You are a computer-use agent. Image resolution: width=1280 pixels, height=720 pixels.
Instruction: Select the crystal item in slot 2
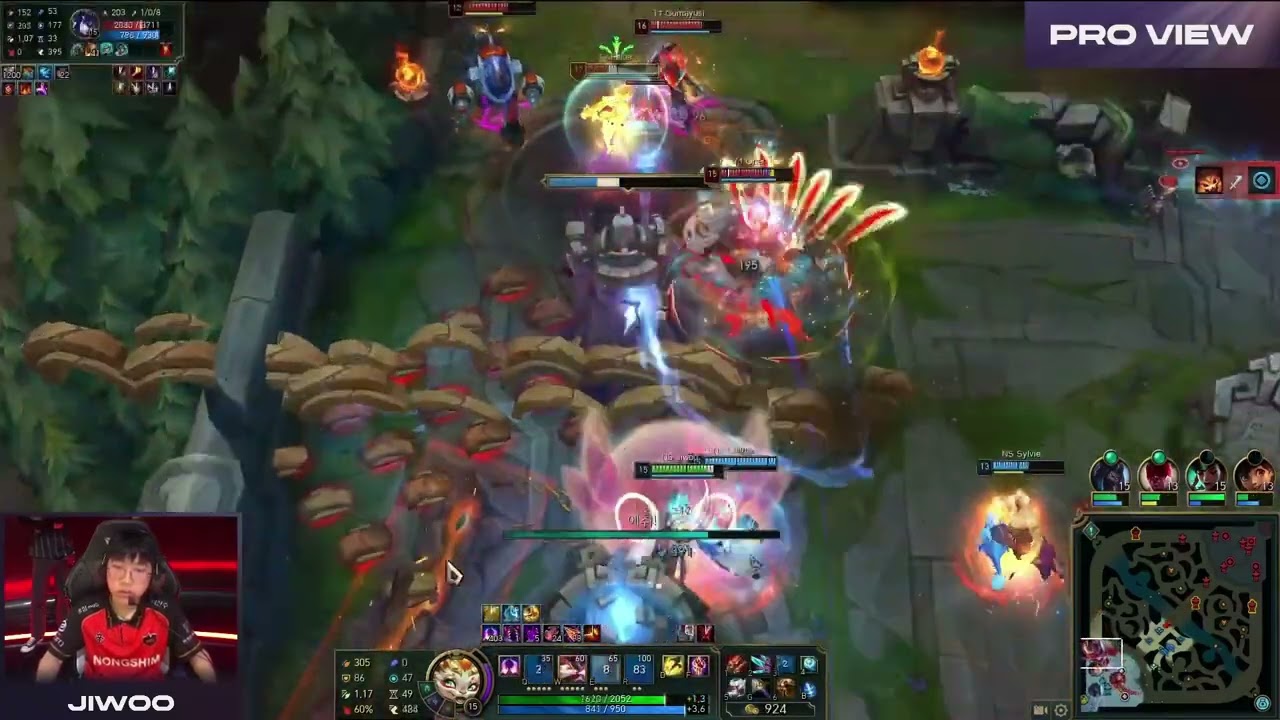761,665
